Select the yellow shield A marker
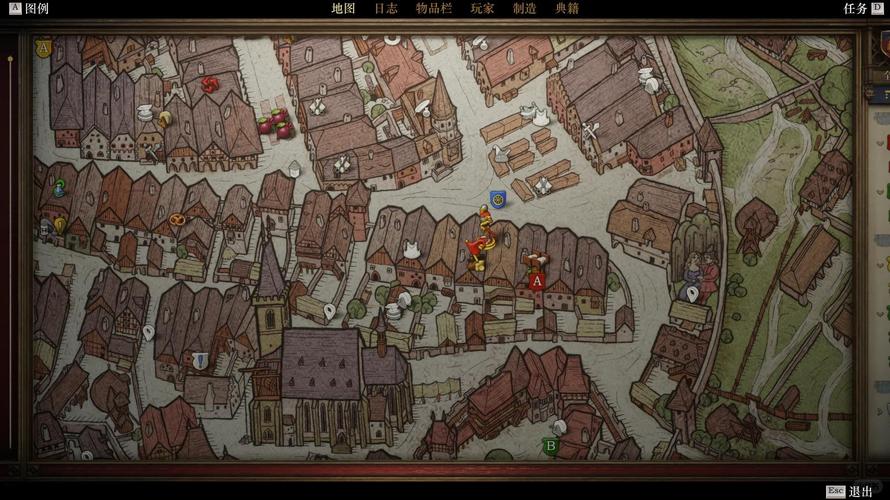 pyautogui.click(x=43, y=47)
